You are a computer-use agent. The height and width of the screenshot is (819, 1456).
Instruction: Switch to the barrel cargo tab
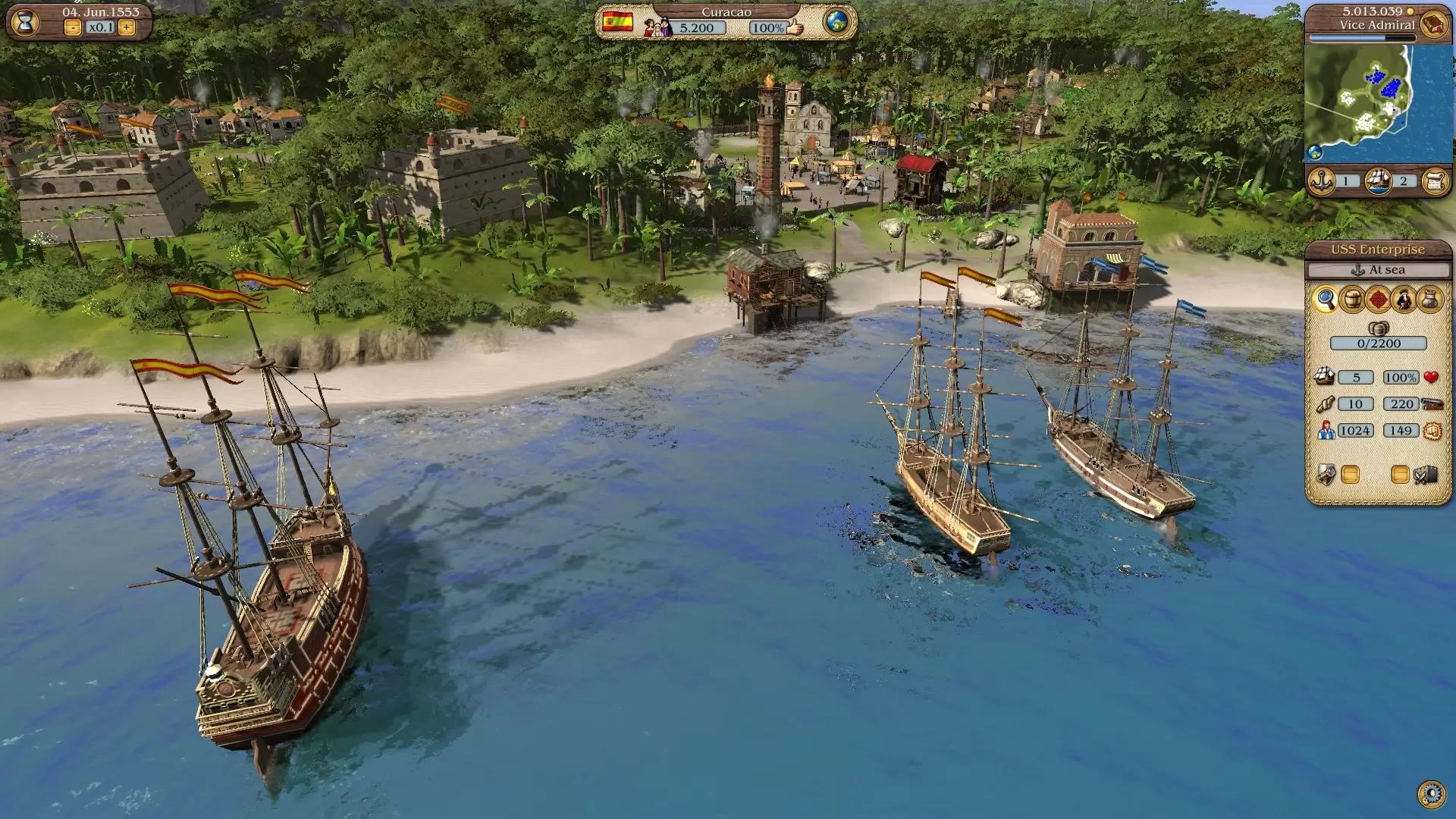click(x=1351, y=300)
